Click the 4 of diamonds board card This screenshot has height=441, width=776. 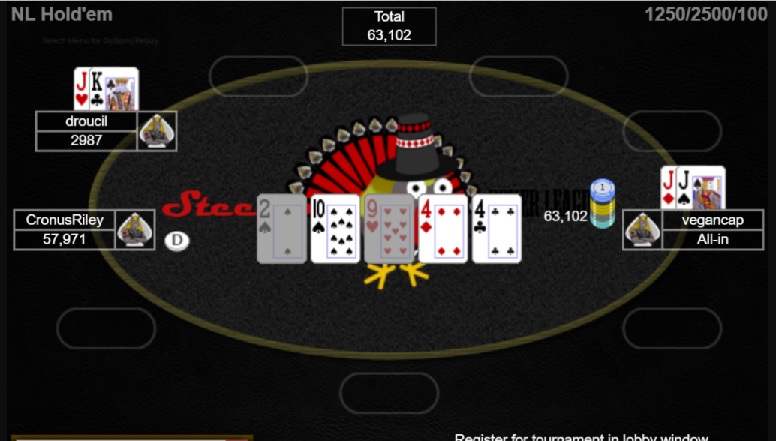pos(443,229)
